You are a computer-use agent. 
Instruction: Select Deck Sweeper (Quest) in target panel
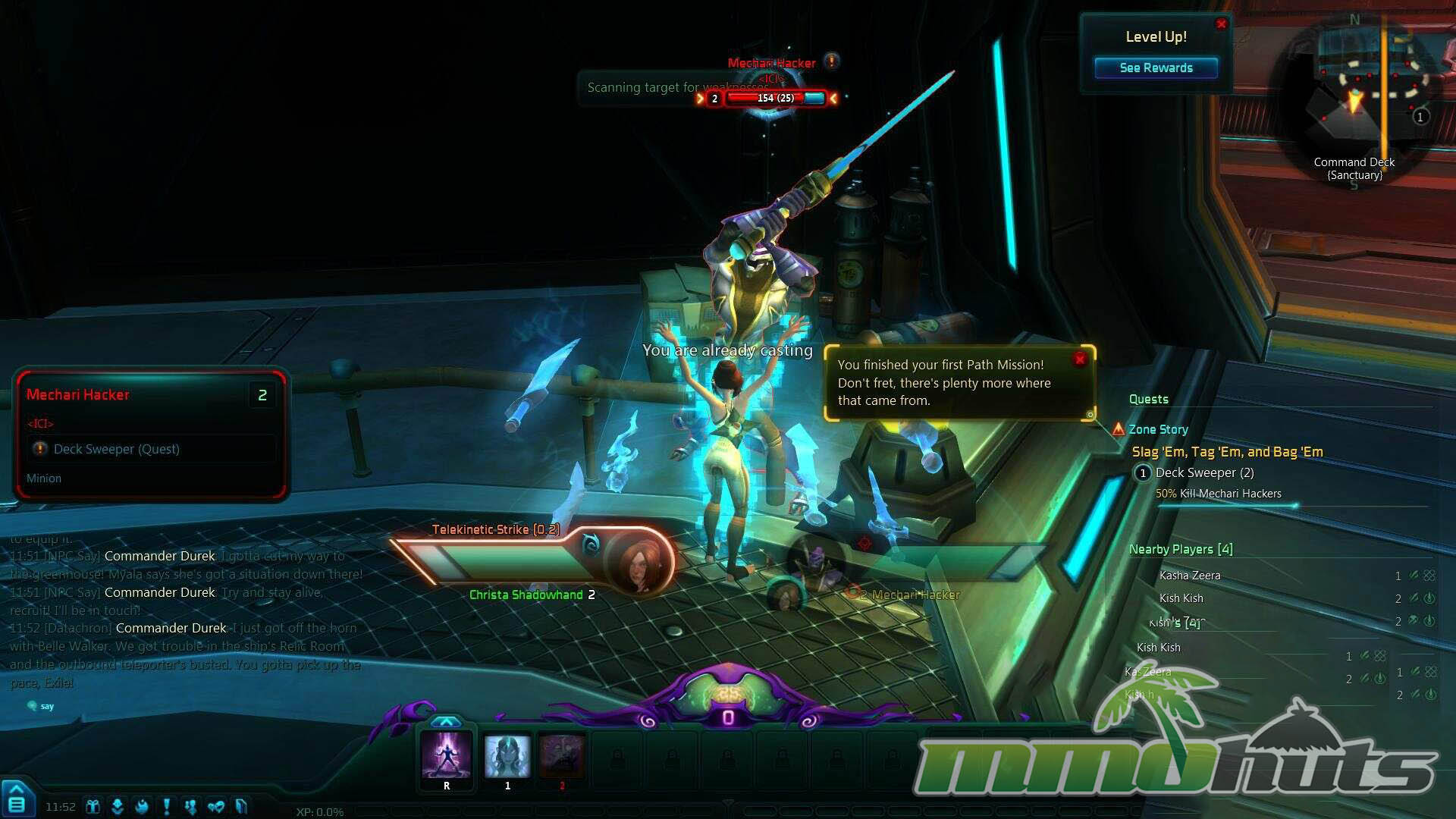click(x=116, y=450)
